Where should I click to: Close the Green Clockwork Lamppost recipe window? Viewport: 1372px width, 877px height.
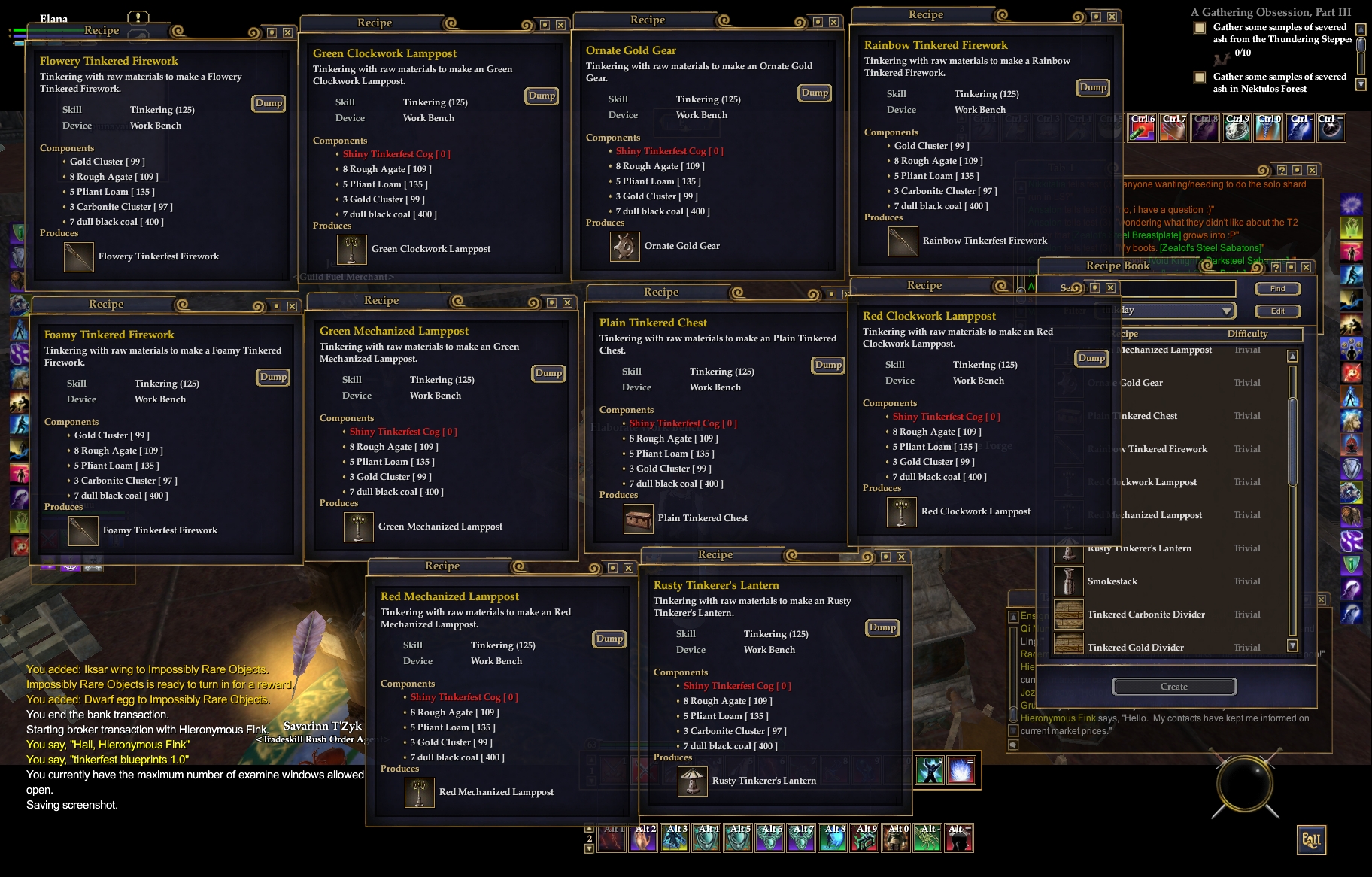pyautogui.click(x=560, y=25)
